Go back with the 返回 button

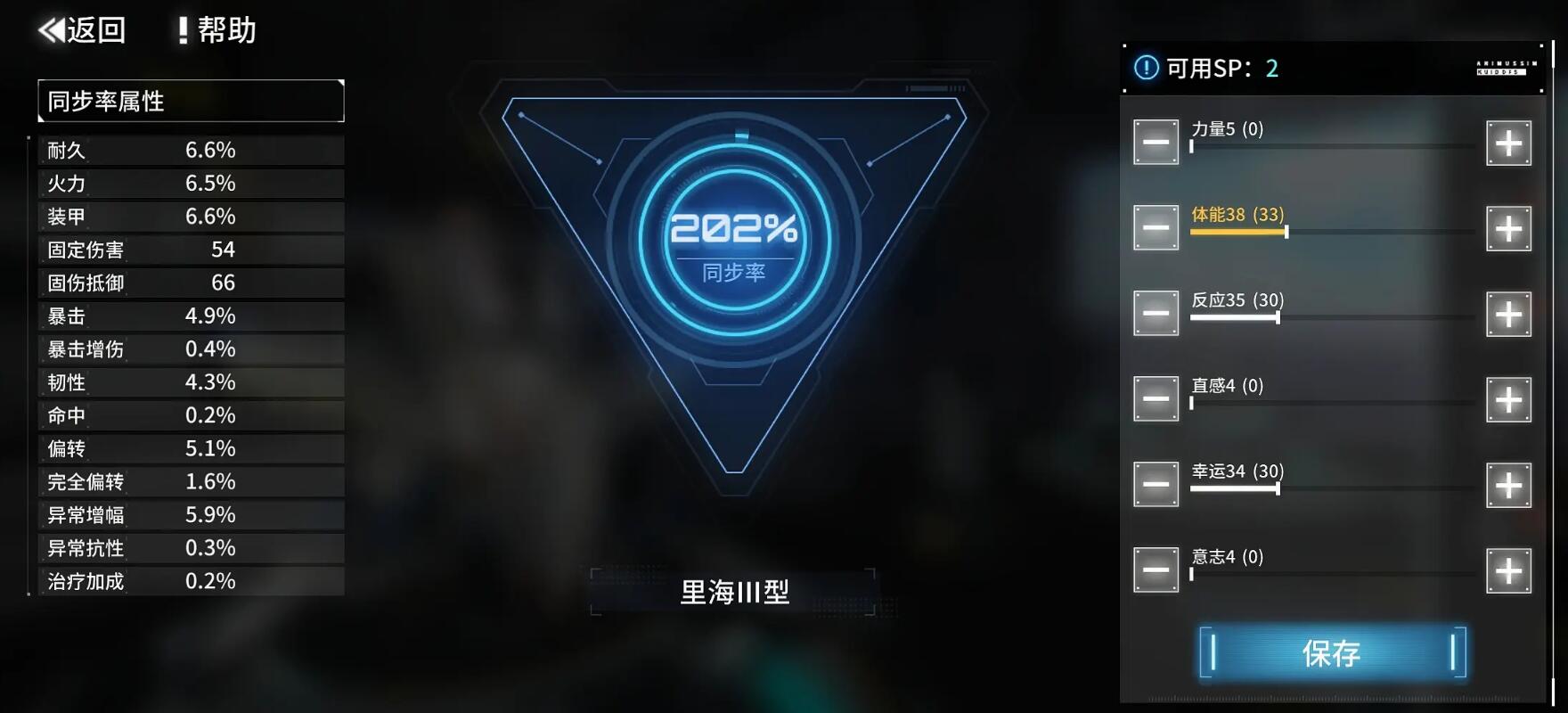[82, 30]
